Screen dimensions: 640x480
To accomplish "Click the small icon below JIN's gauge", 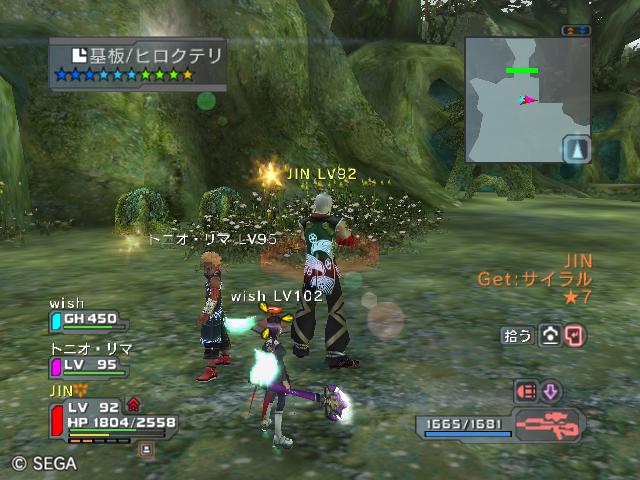I will point(146,450).
